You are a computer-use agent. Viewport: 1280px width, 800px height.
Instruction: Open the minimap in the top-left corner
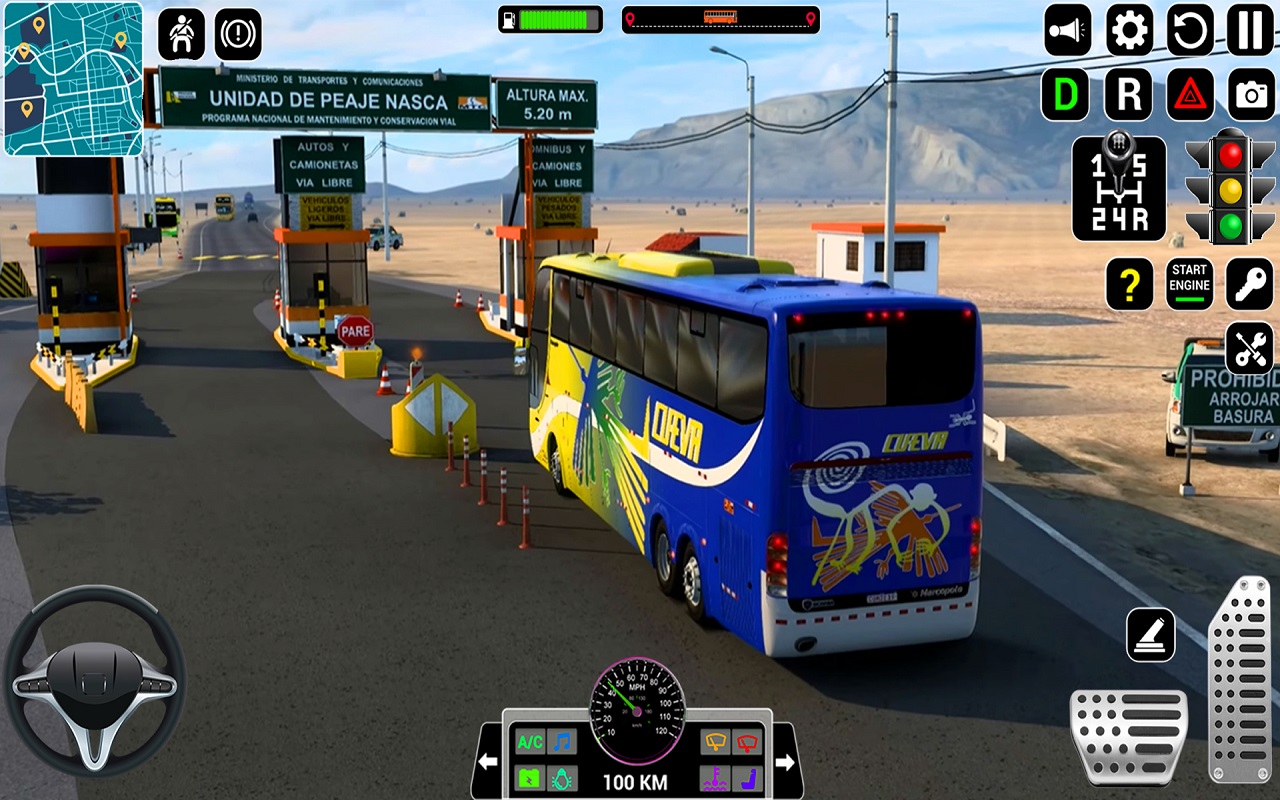[72, 80]
